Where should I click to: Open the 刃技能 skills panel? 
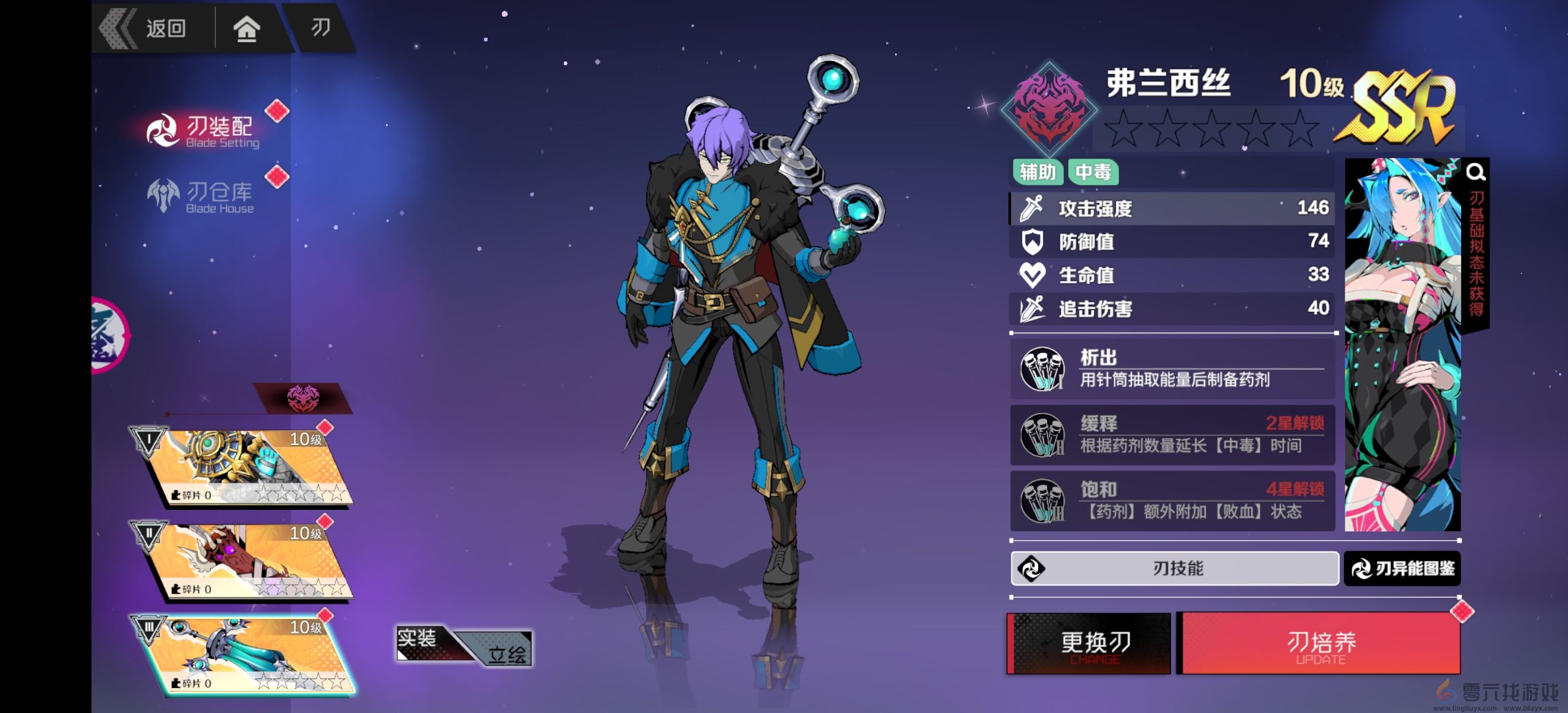pos(1175,569)
